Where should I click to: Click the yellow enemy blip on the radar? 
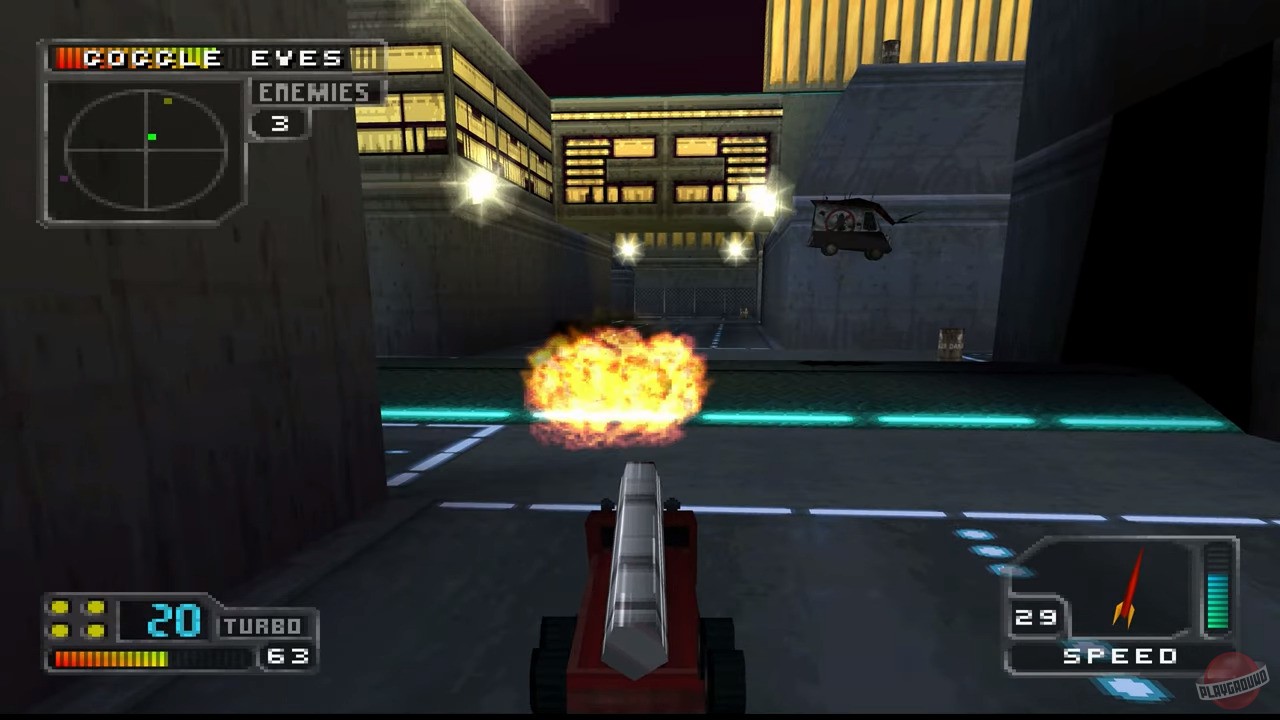click(168, 100)
